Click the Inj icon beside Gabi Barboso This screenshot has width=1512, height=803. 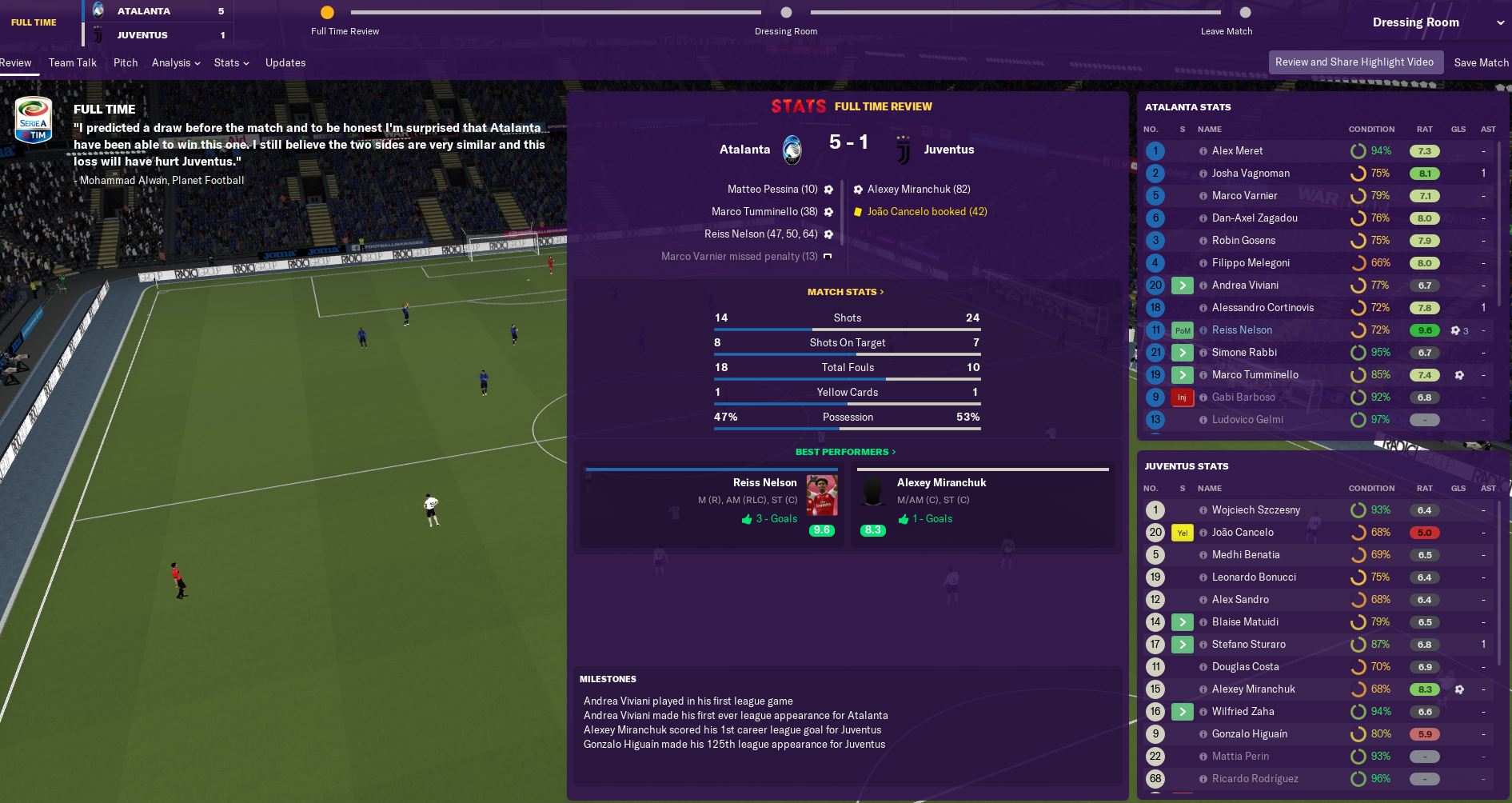click(1182, 397)
